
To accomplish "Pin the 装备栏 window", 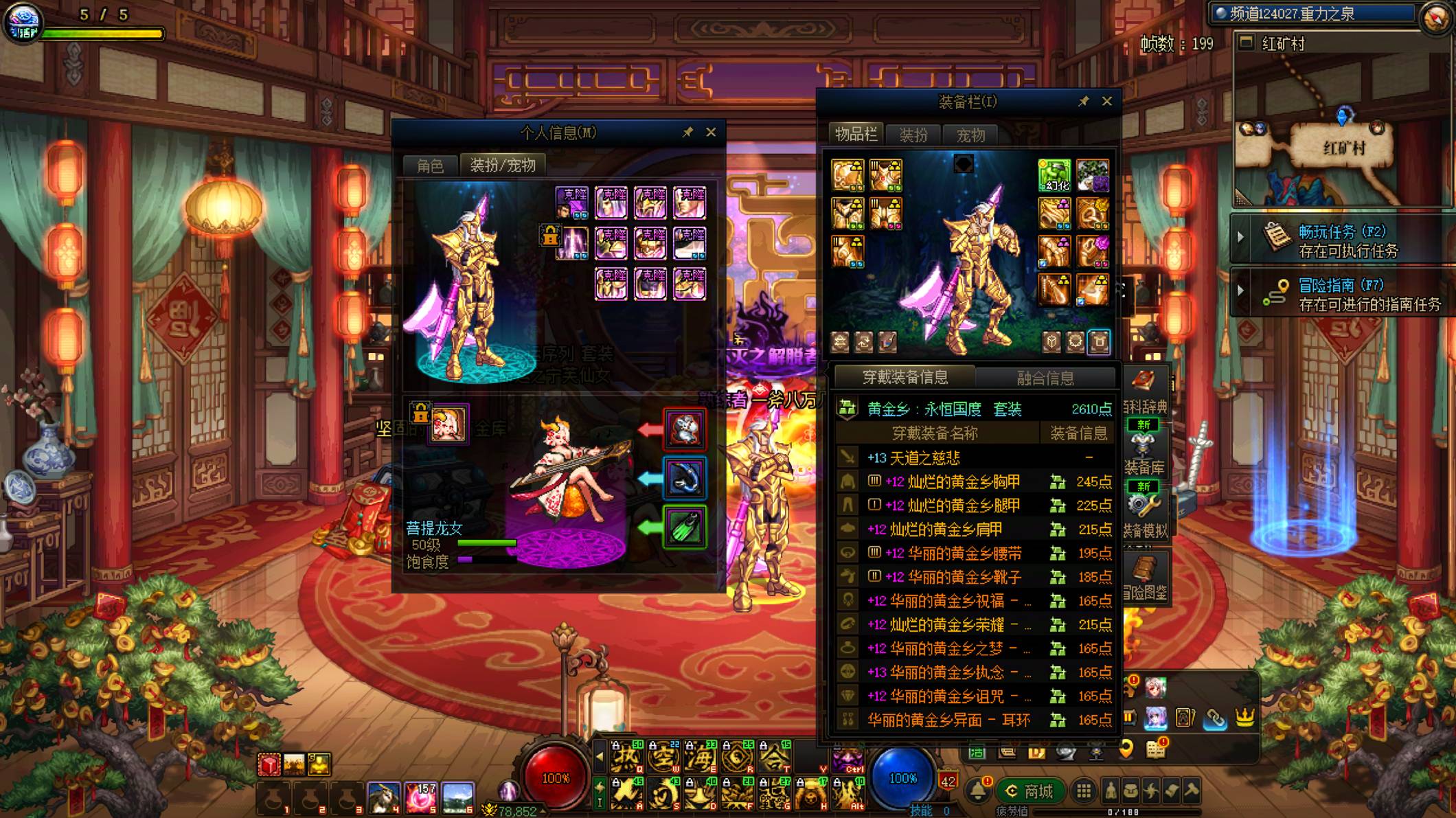I will point(1083,102).
